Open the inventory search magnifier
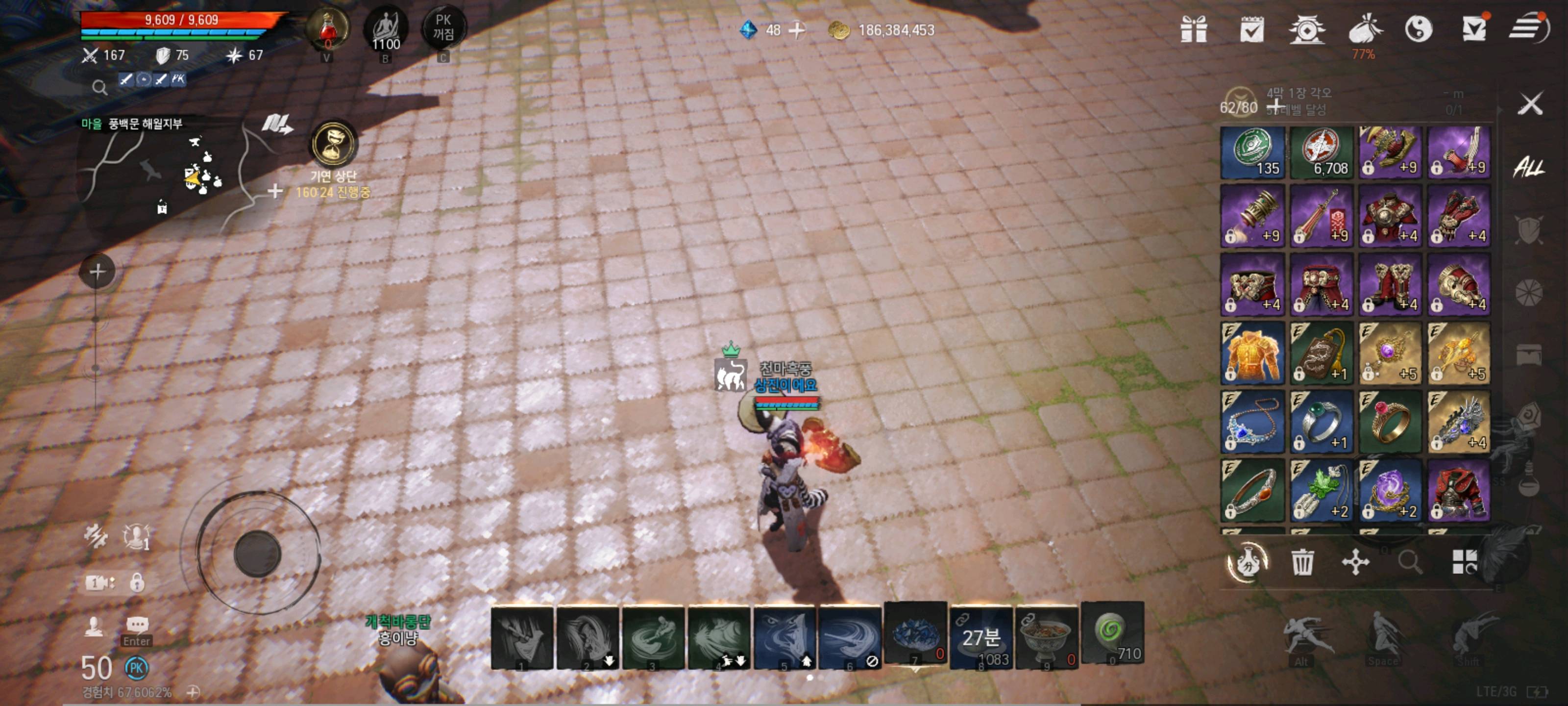The width and height of the screenshot is (1568, 706). (x=1410, y=562)
